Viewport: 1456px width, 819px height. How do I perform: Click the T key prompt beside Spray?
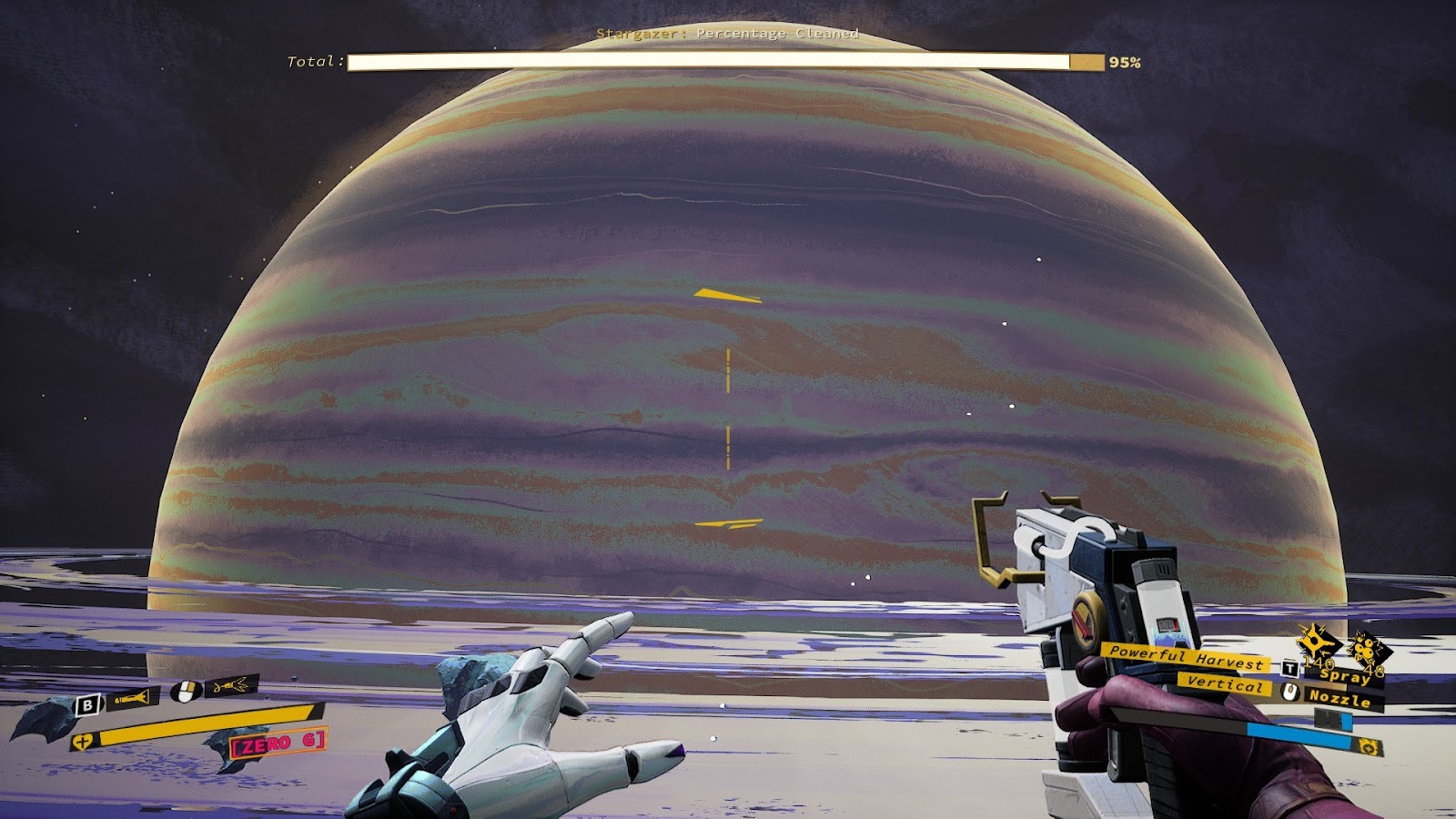1289,668
